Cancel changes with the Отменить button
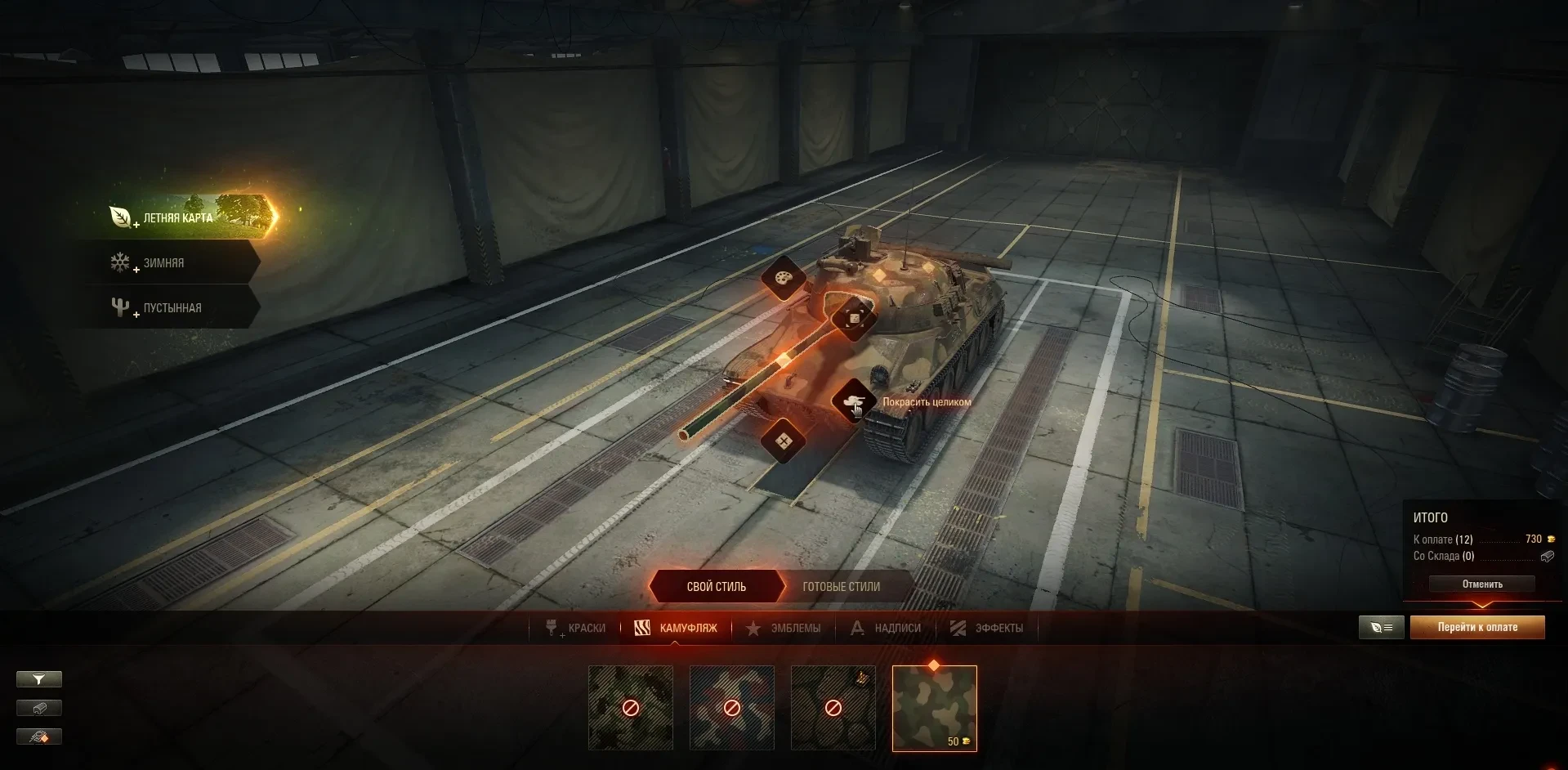The height and width of the screenshot is (770, 1568). (1481, 584)
